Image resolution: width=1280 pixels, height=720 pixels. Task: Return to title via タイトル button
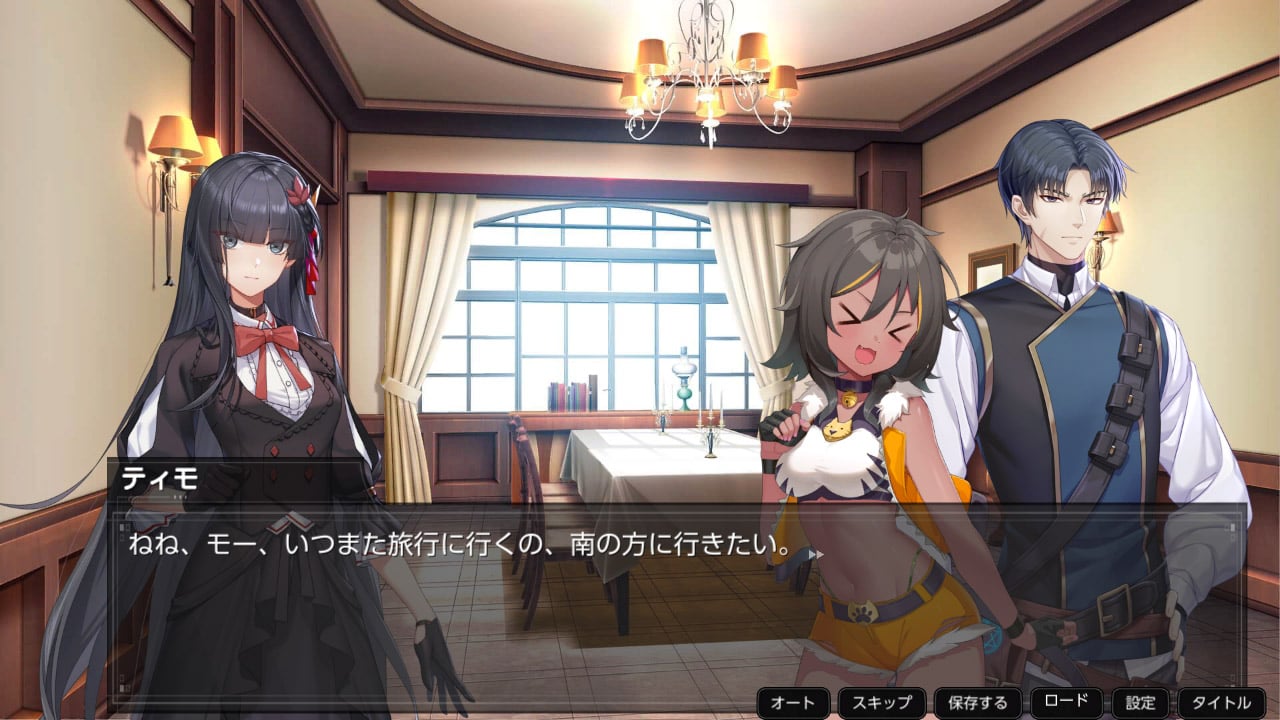1221,703
